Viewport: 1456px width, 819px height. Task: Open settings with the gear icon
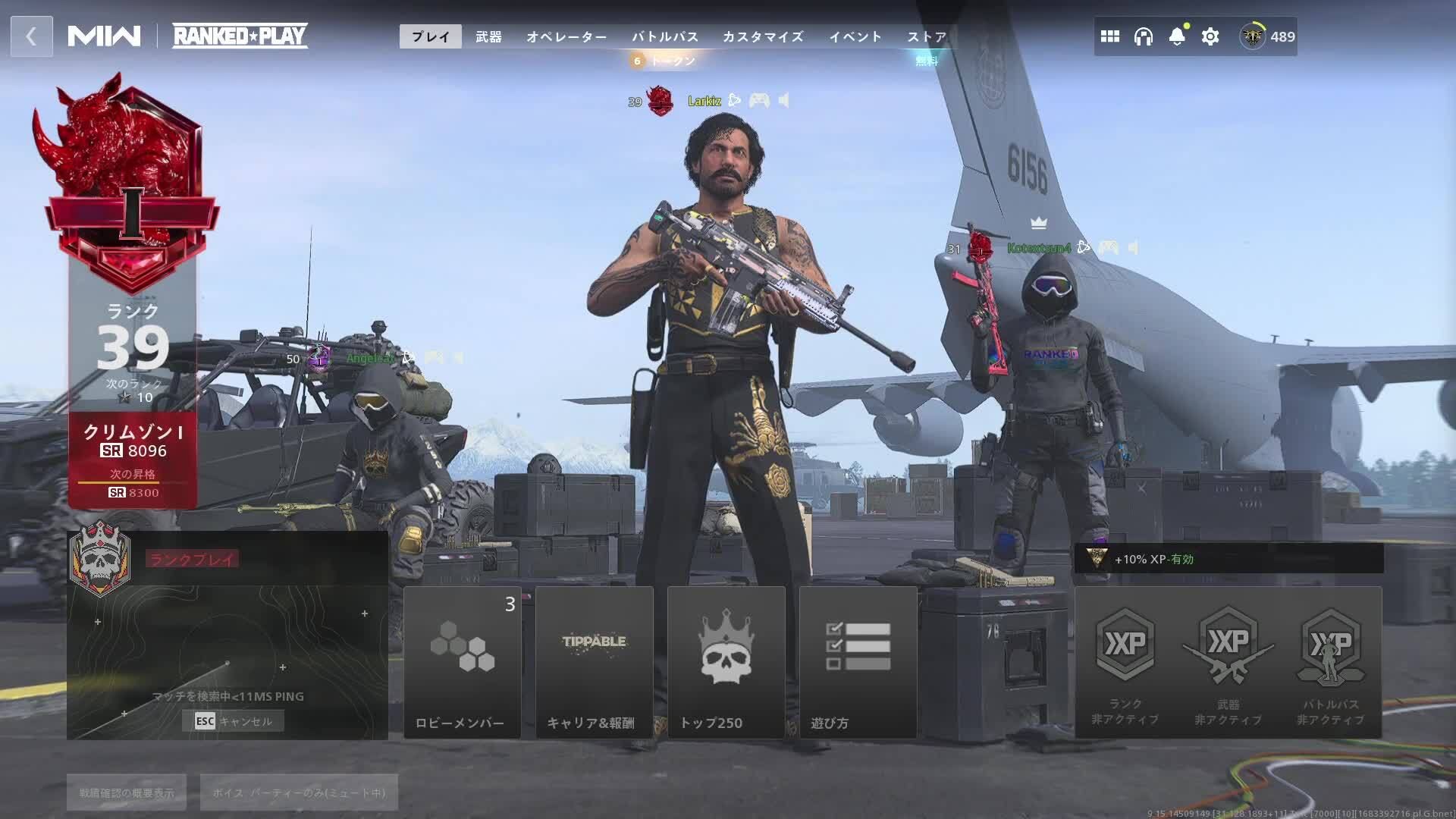point(1210,36)
